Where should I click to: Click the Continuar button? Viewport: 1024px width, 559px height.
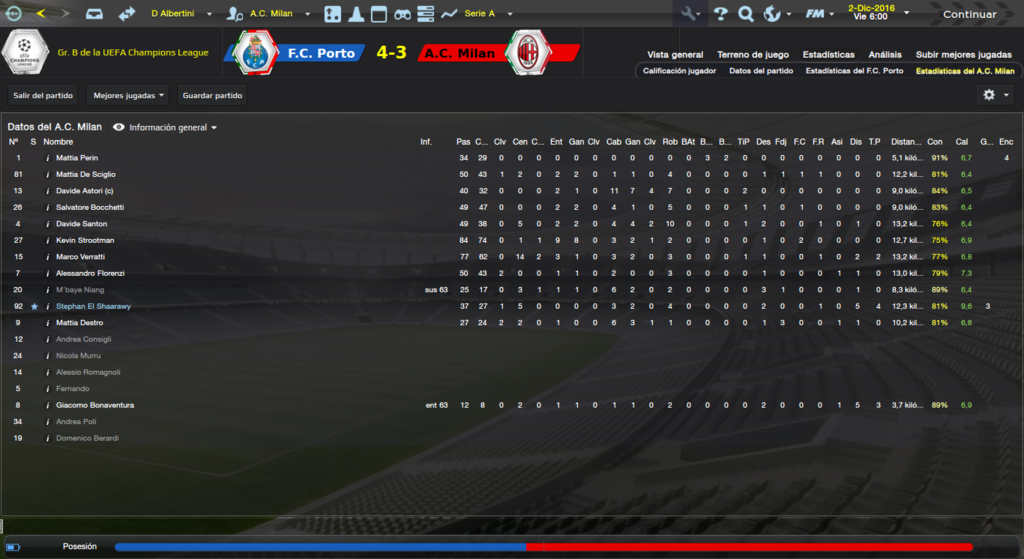click(968, 14)
